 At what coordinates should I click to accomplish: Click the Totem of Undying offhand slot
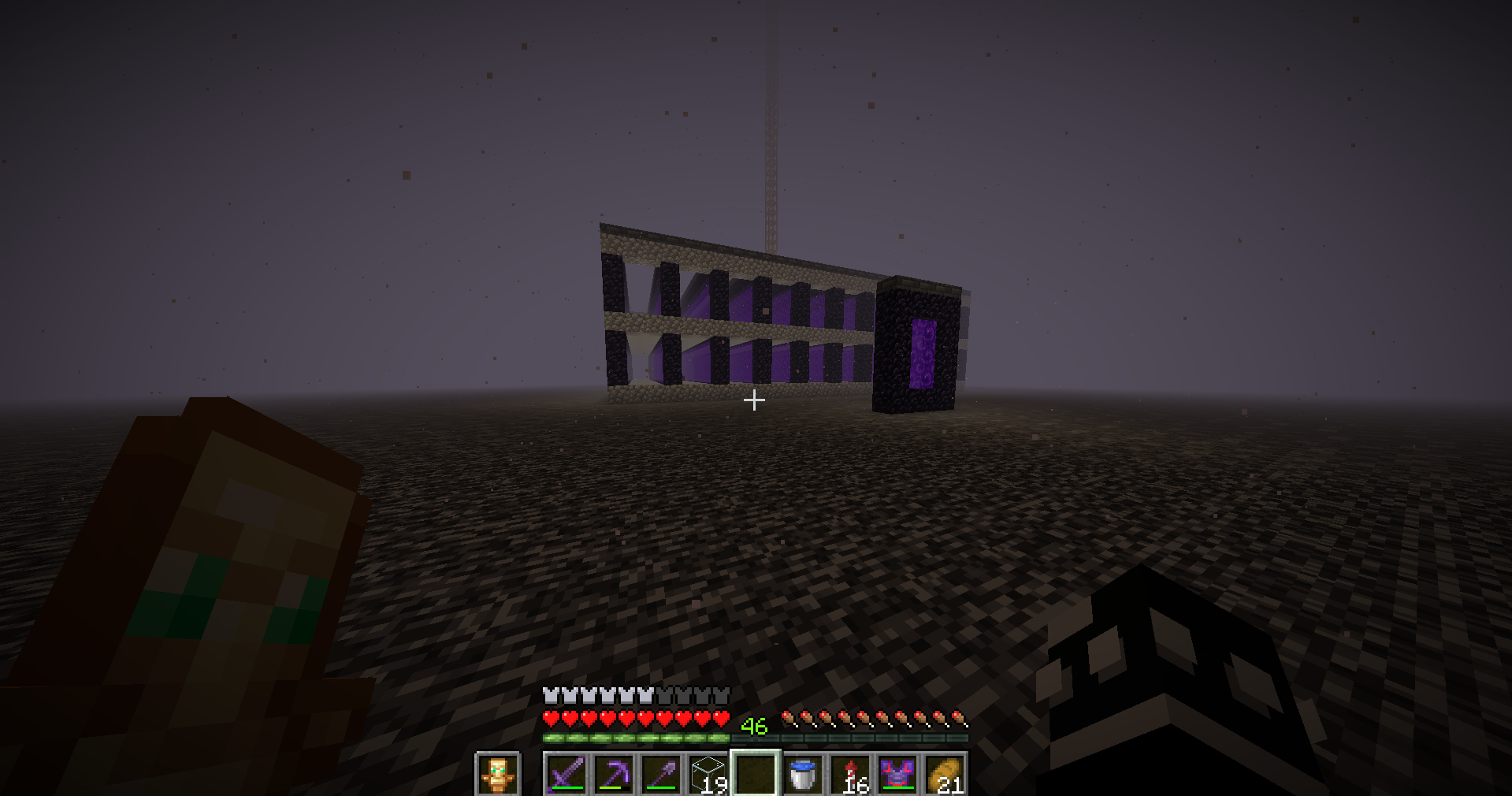coord(497,776)
